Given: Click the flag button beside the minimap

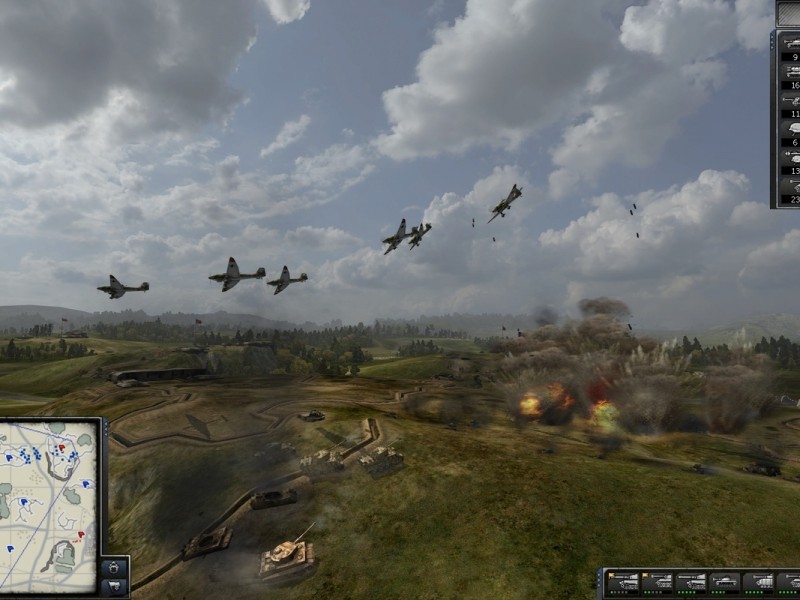Looking at the screenshot, I should (x=113, y=585).
